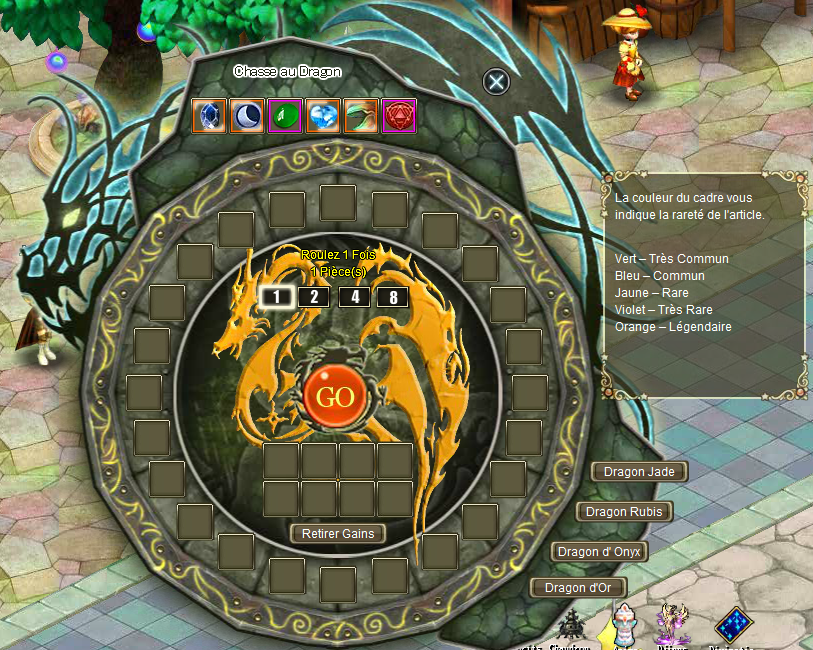This screenshot has height=650, width=813.
Task: Click the purple winged figure icon
Action: pos(673,626)
